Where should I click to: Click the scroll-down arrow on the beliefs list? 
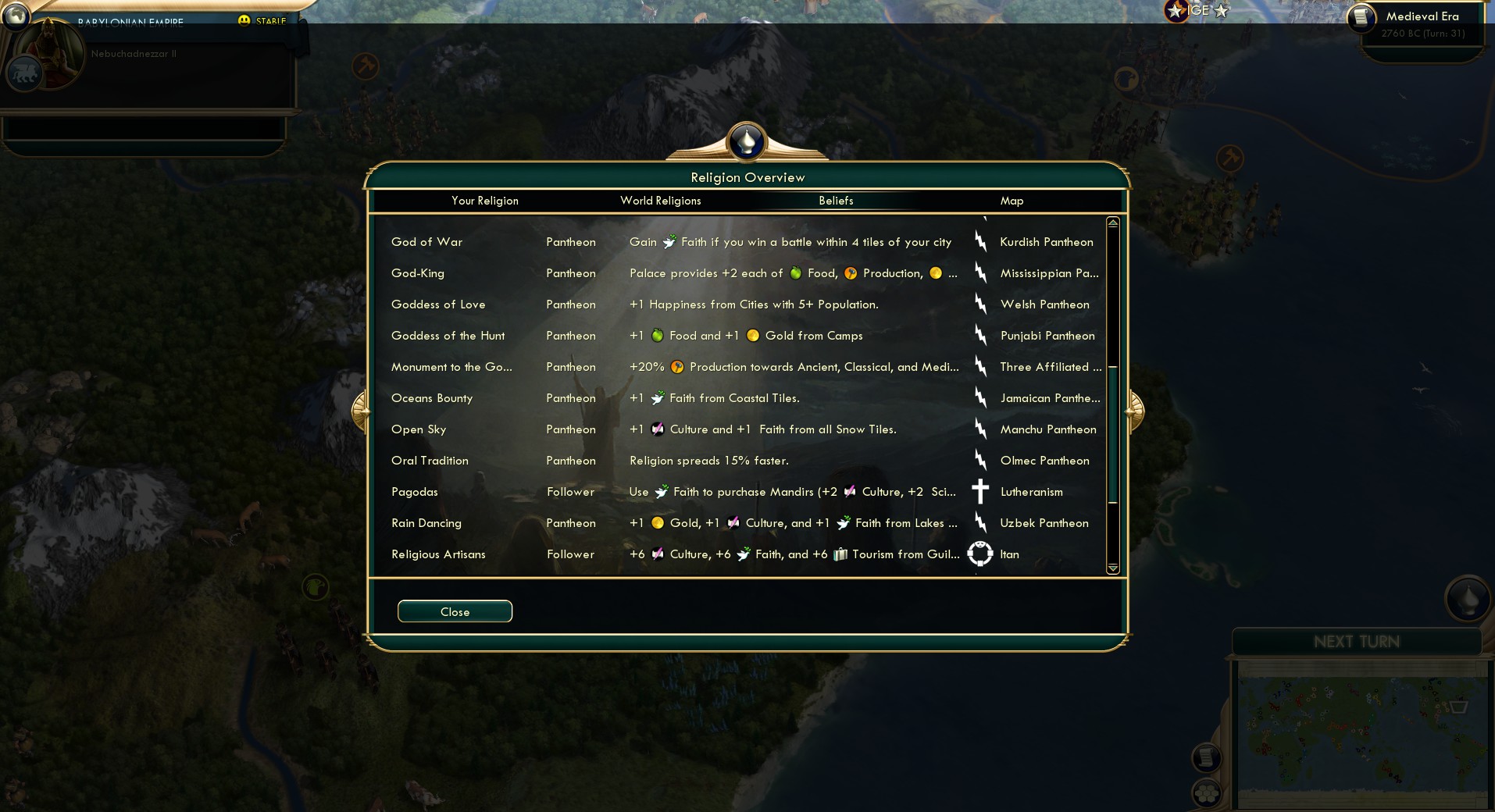(1112, 569)
